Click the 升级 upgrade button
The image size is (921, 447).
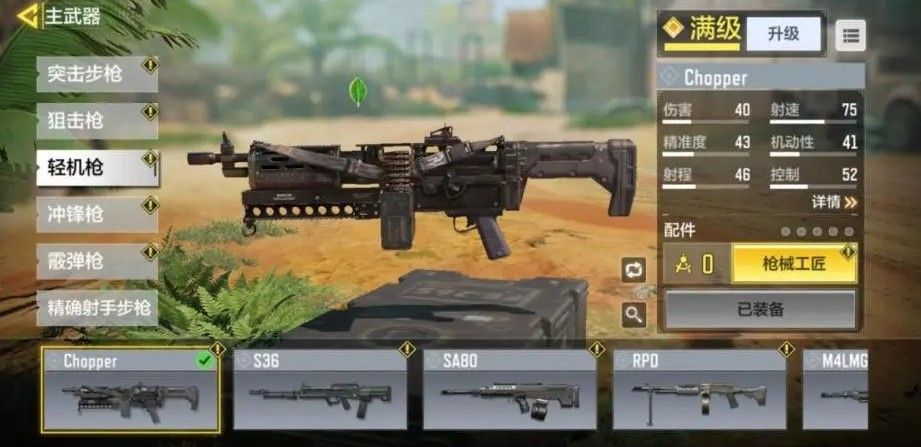pyautogui.click(x=783, y=34)
